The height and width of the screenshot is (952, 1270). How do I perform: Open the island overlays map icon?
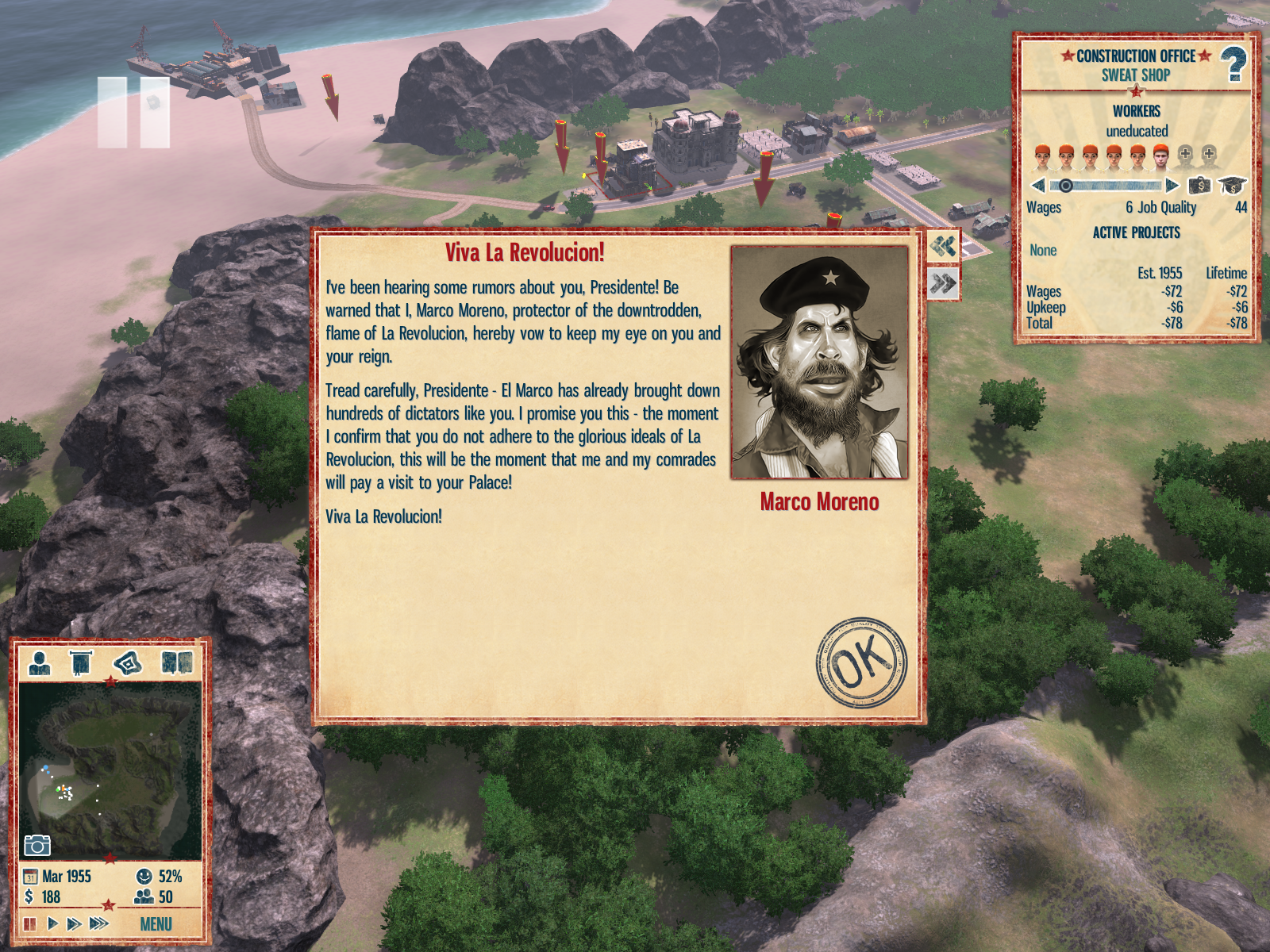(127, 662)
